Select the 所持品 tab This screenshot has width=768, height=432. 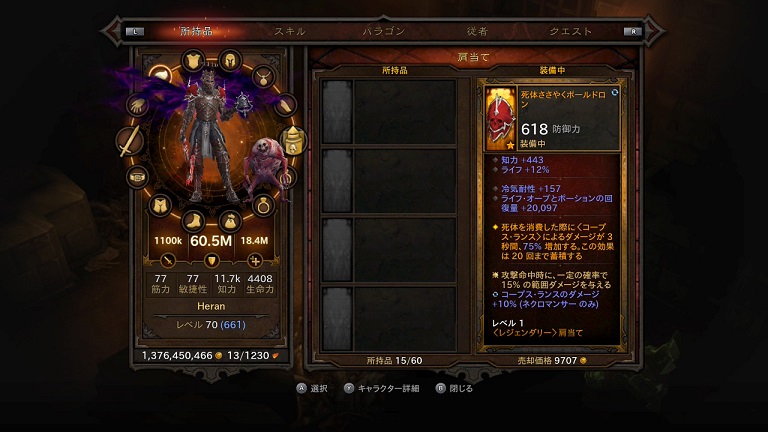click(196, 31)
